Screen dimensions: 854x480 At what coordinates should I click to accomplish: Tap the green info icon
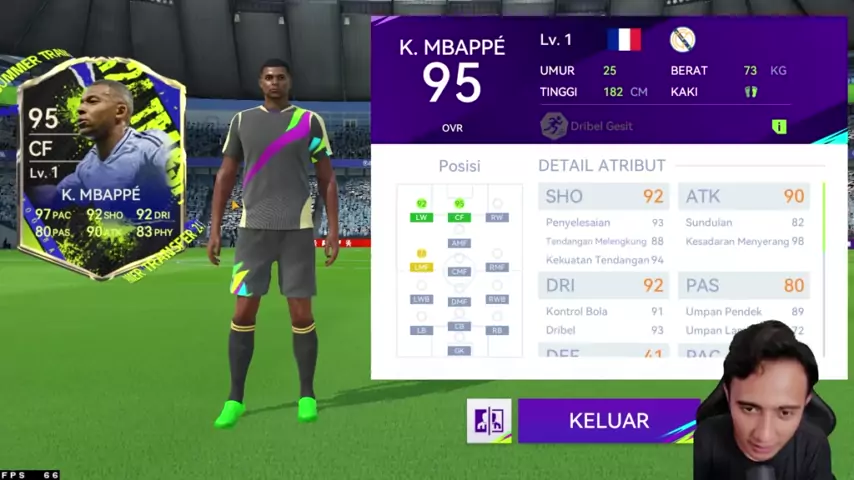[779, 126]
